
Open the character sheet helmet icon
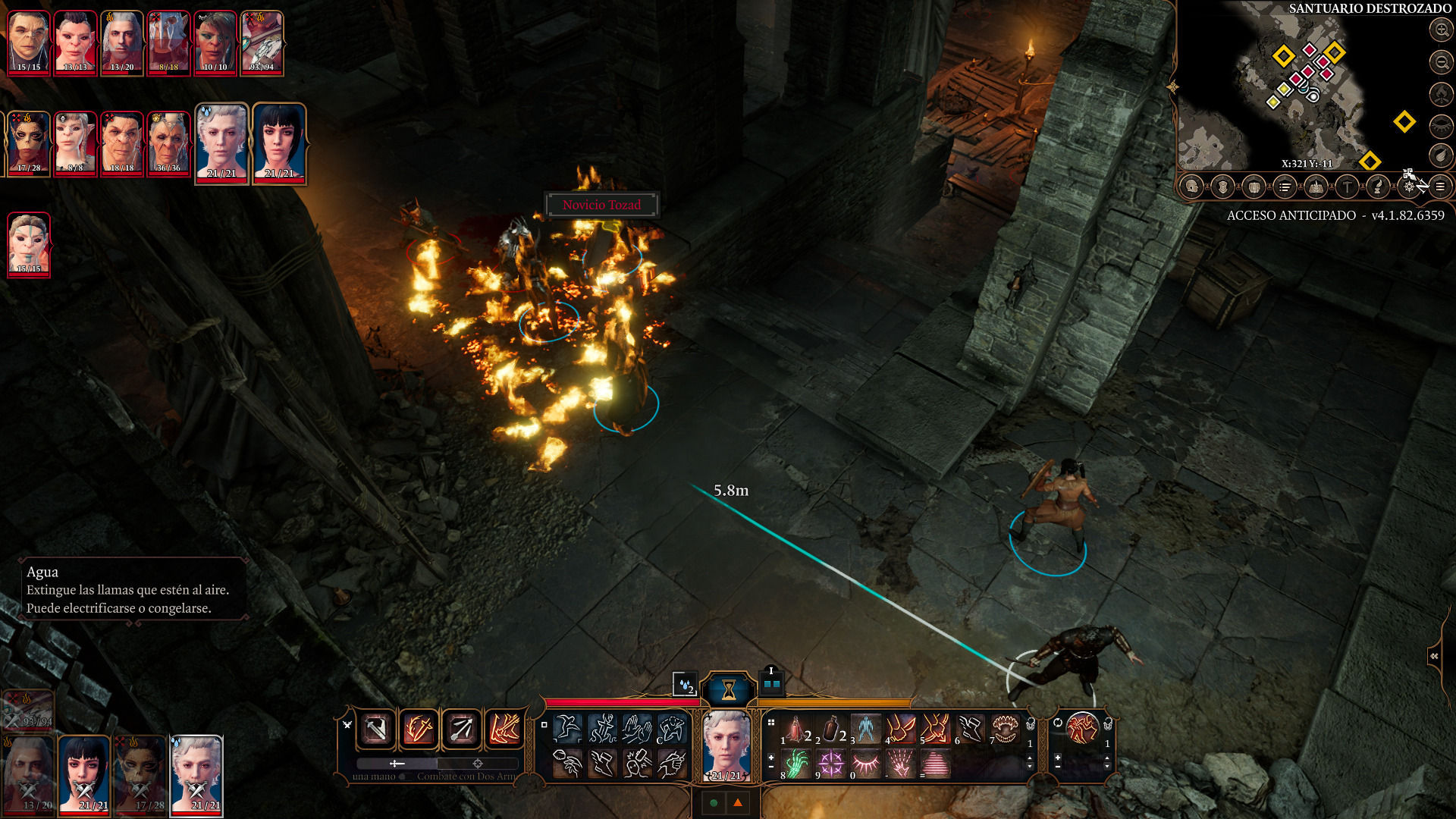[x=1191, y=187]
